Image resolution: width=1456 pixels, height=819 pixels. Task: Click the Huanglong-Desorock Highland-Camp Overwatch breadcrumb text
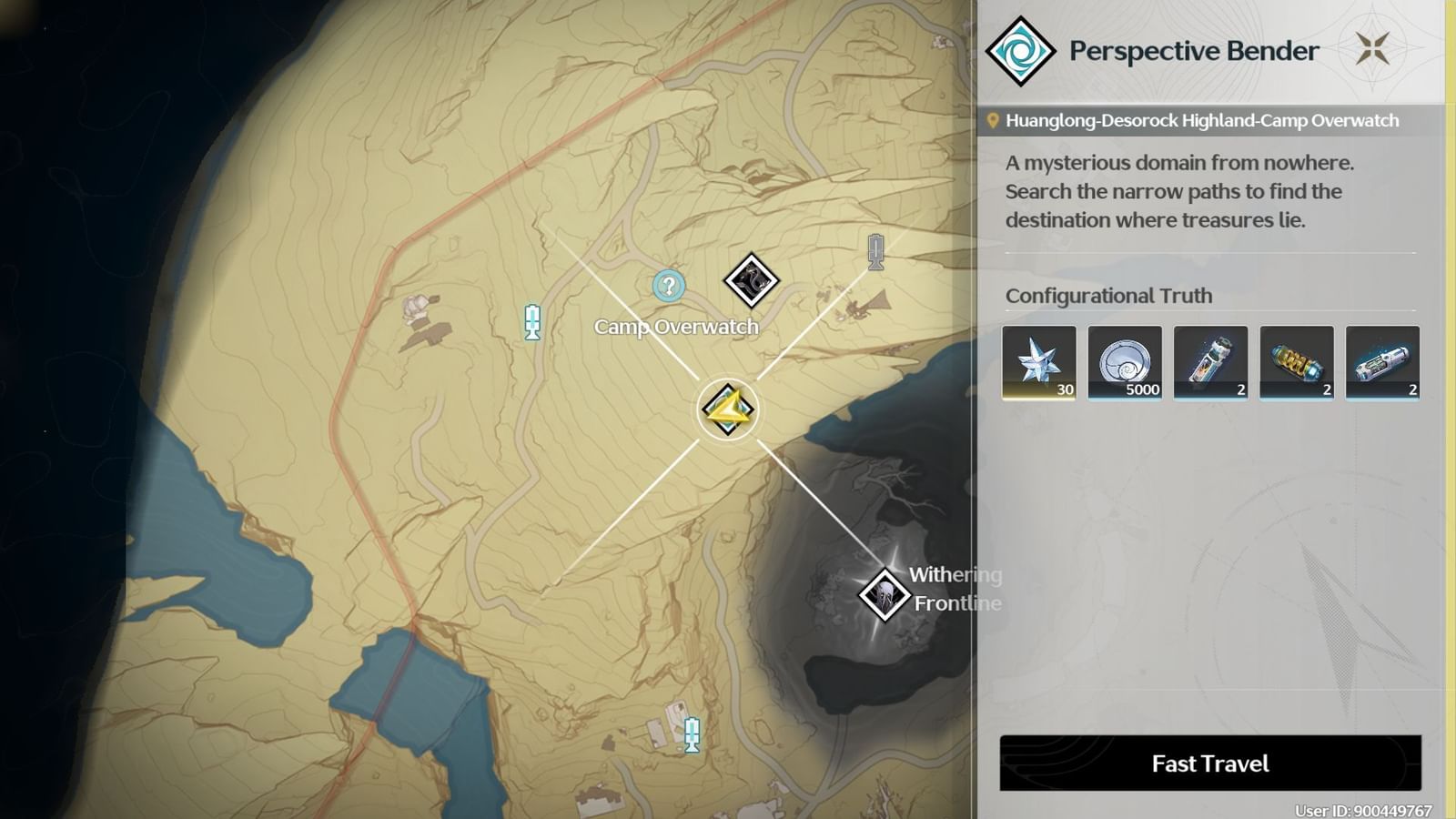click(x=1201, y=119)
